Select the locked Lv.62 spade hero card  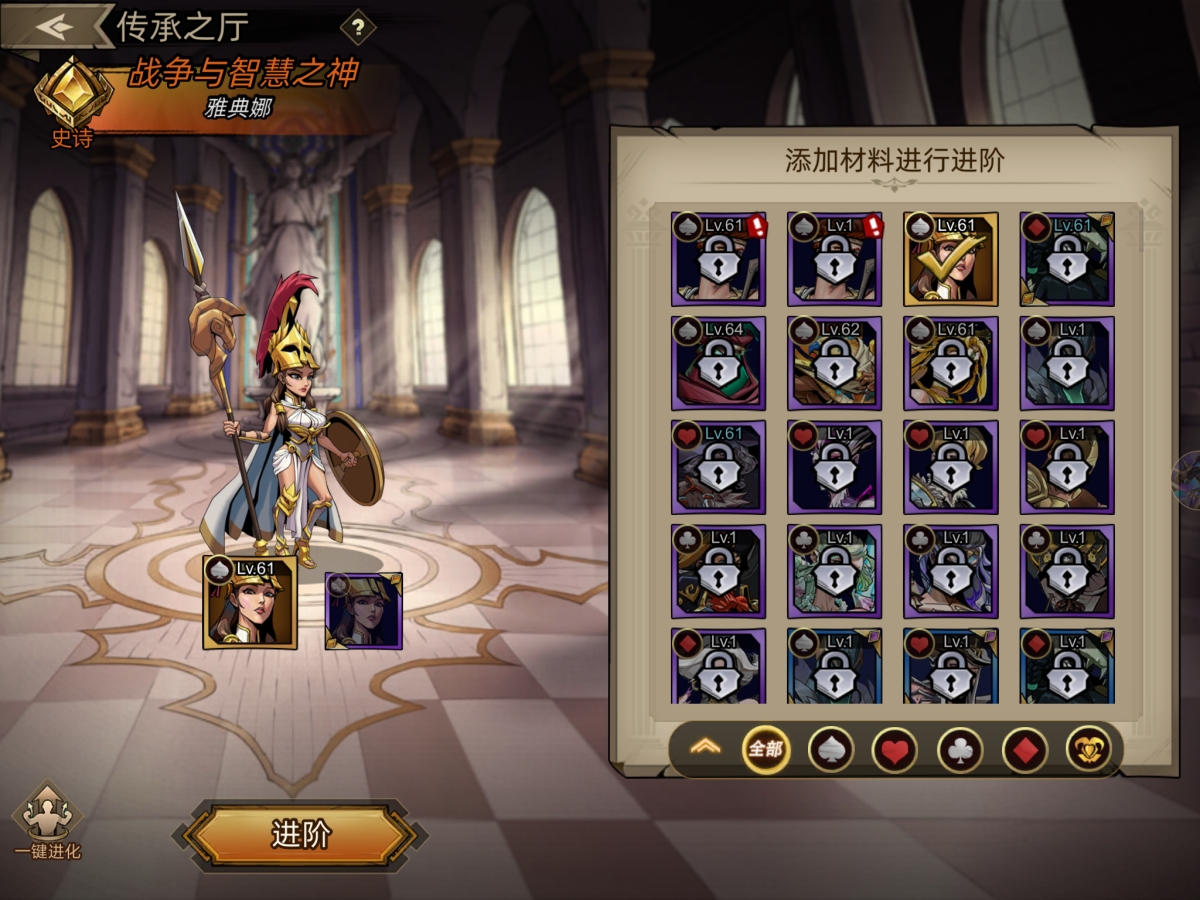click(834, 363)
